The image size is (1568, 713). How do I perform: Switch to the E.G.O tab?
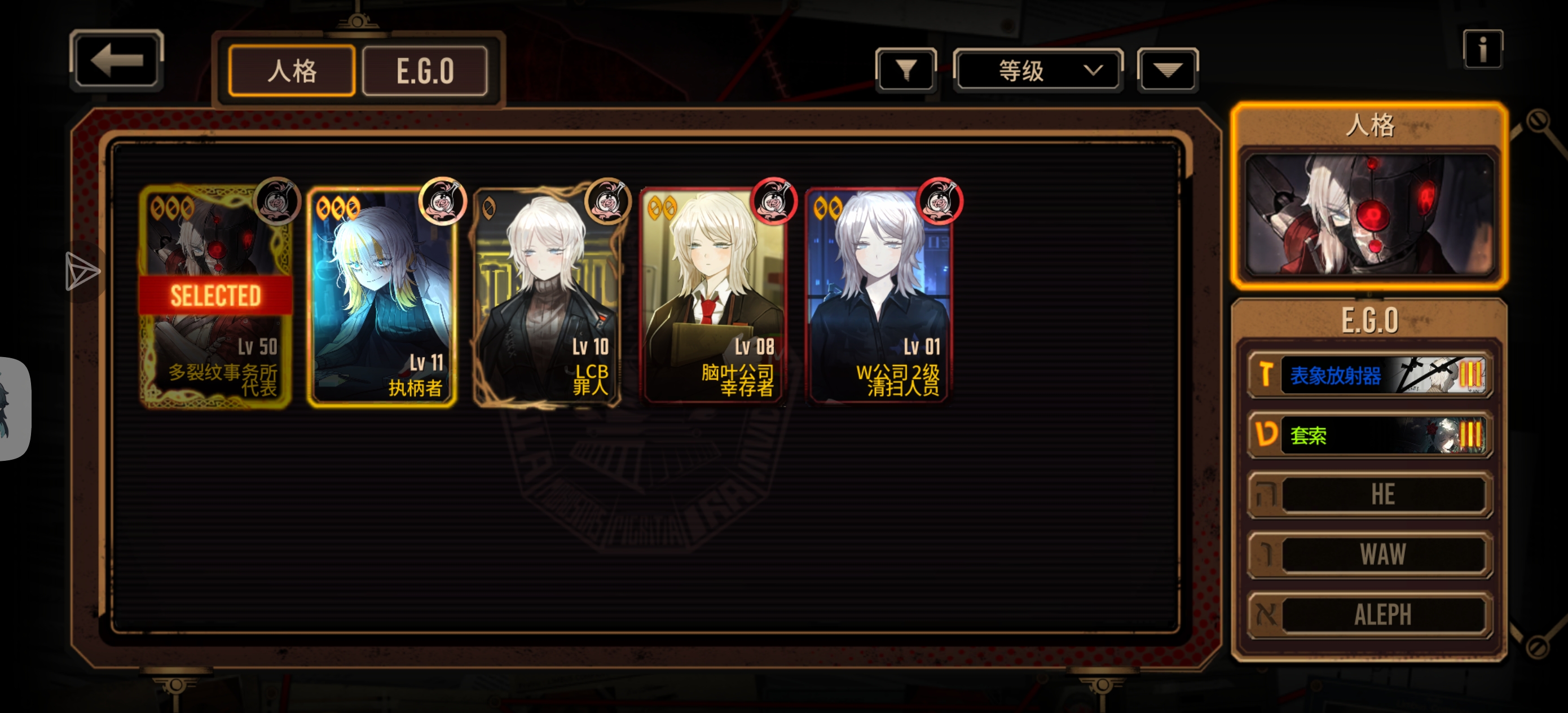[x=425, y=71]
